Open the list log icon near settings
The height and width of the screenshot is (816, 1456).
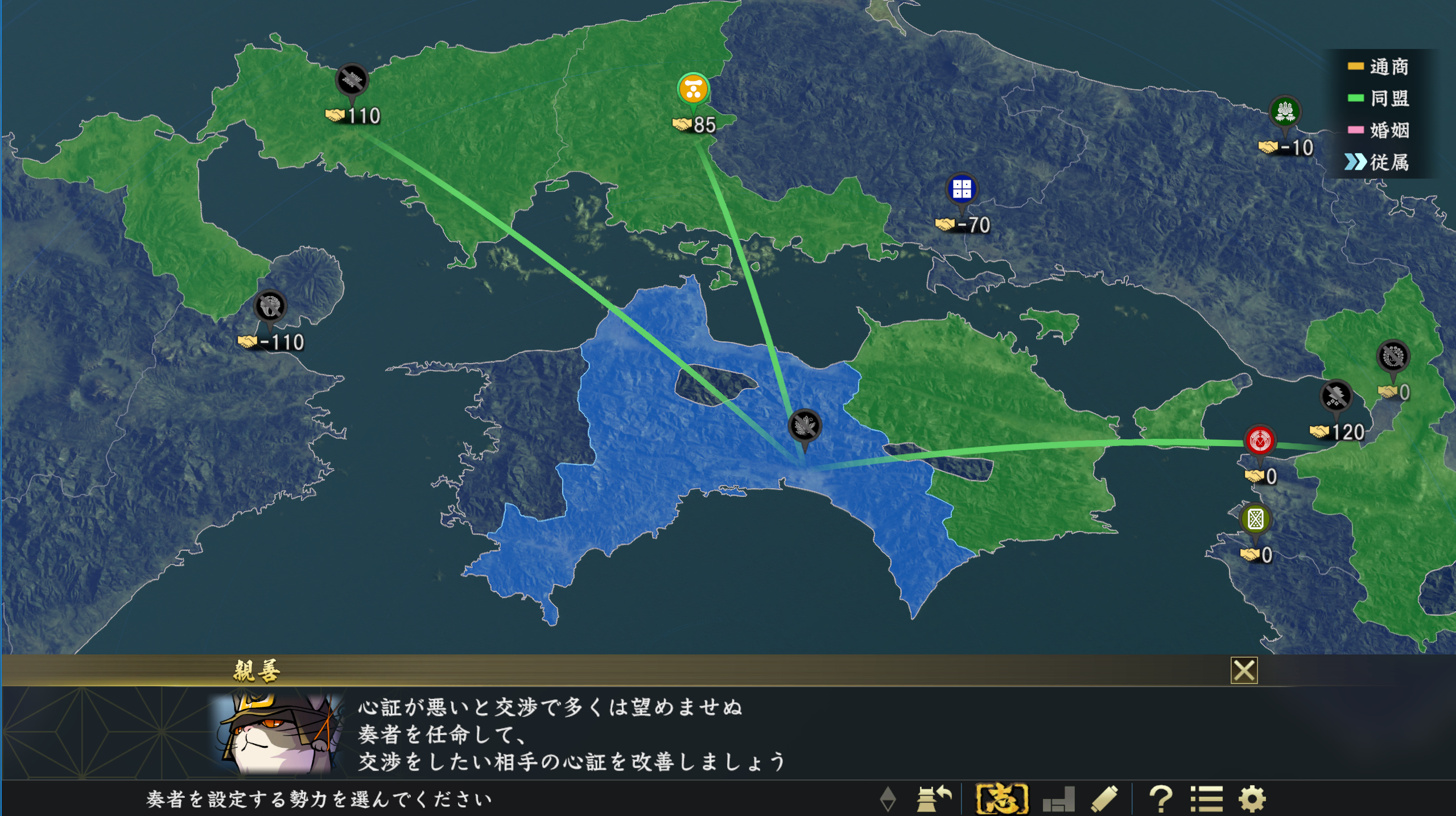(x=1208, y=799)
